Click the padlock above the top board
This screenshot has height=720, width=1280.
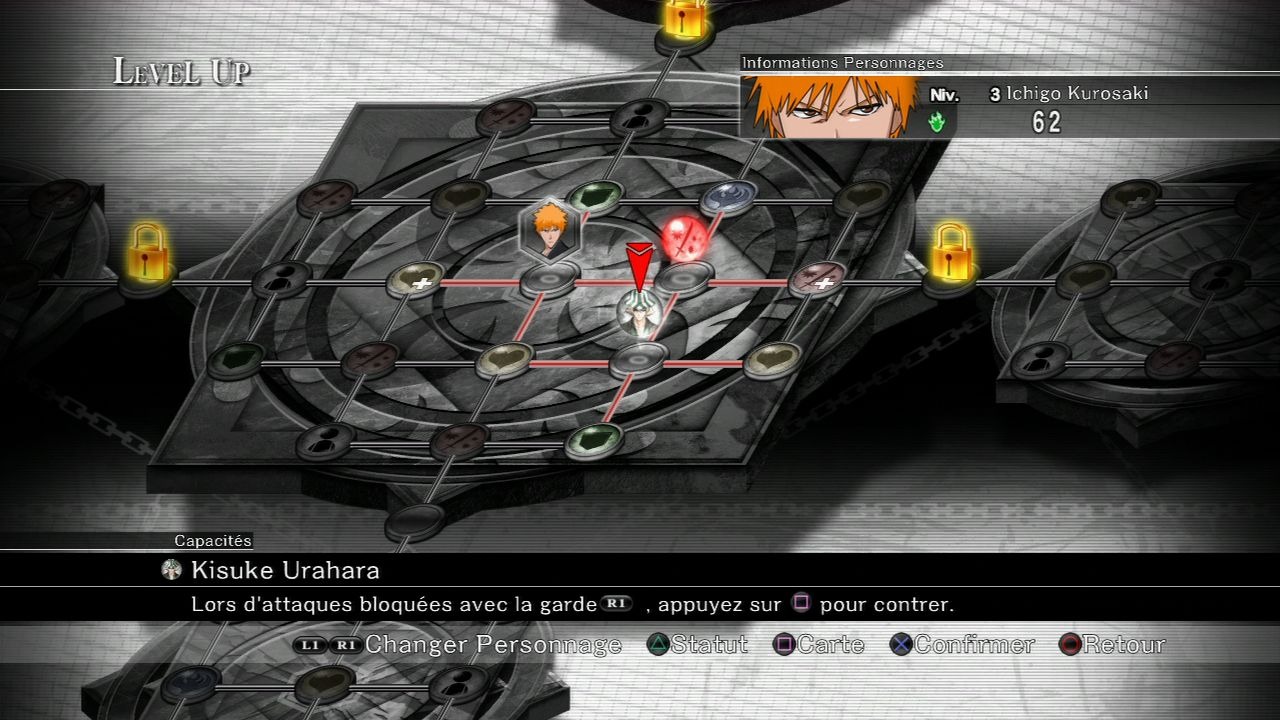tap(685, 16)
